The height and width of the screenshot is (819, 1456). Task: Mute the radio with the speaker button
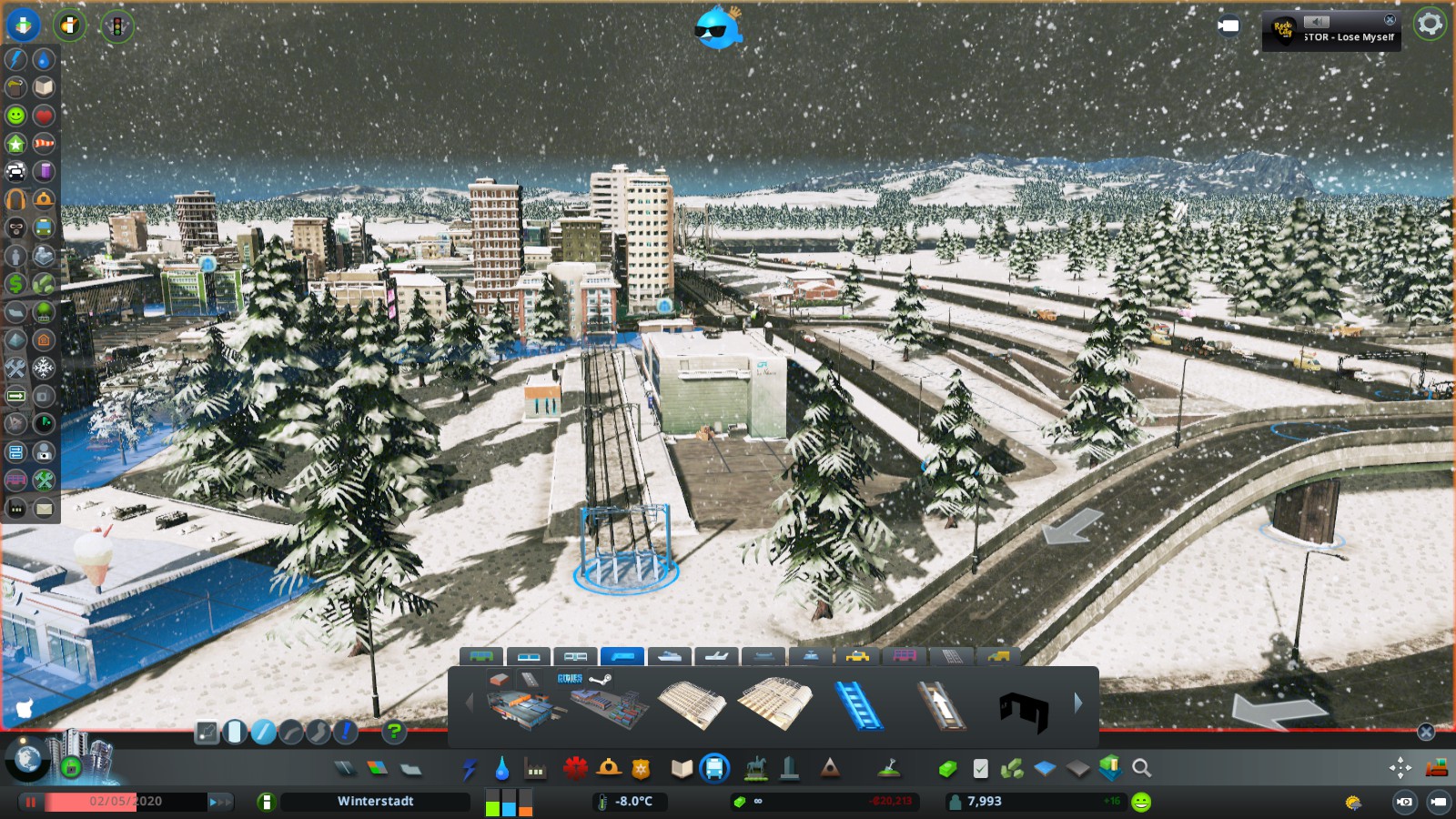[1316, 21]
